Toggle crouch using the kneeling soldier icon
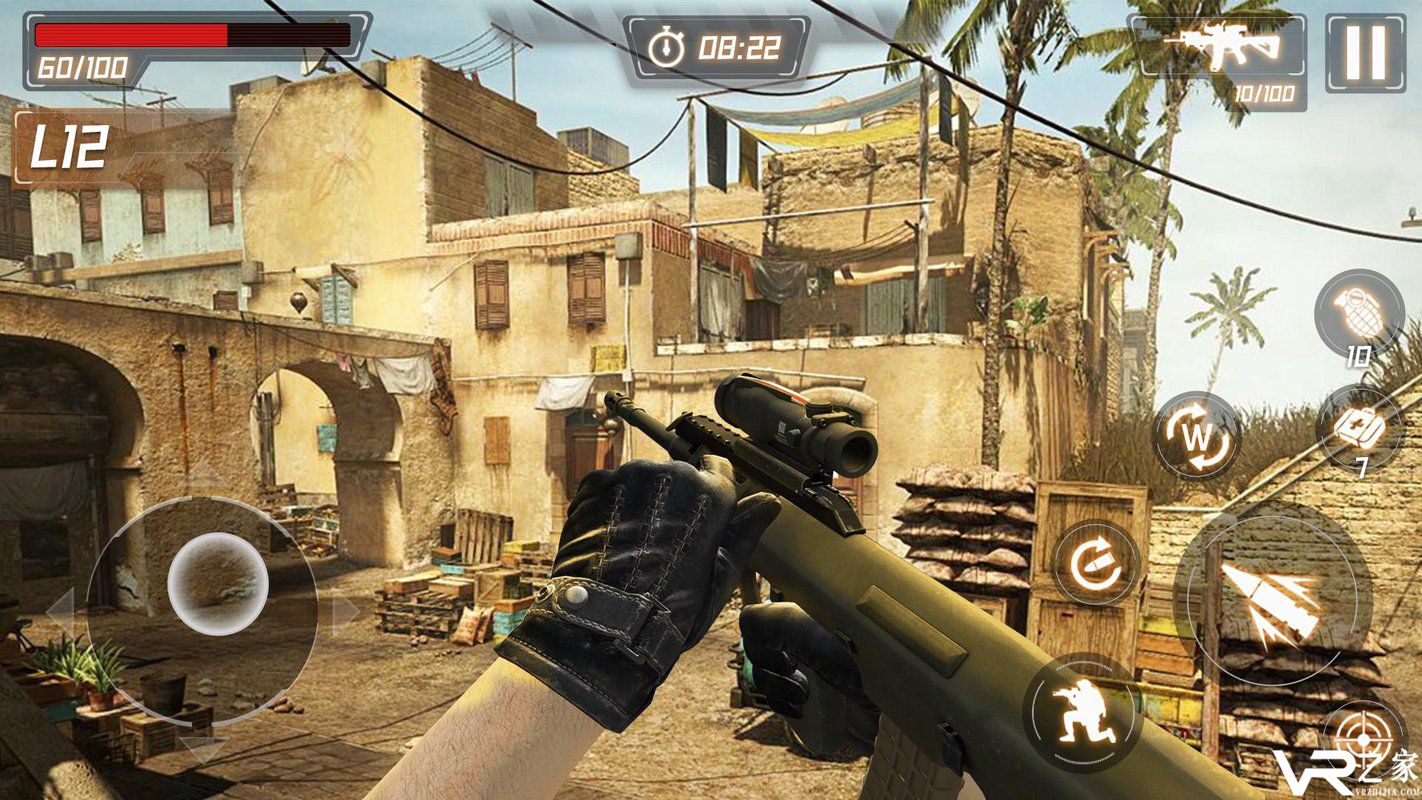Viewport: 1422px width, 800px height. pos(1082,712)
